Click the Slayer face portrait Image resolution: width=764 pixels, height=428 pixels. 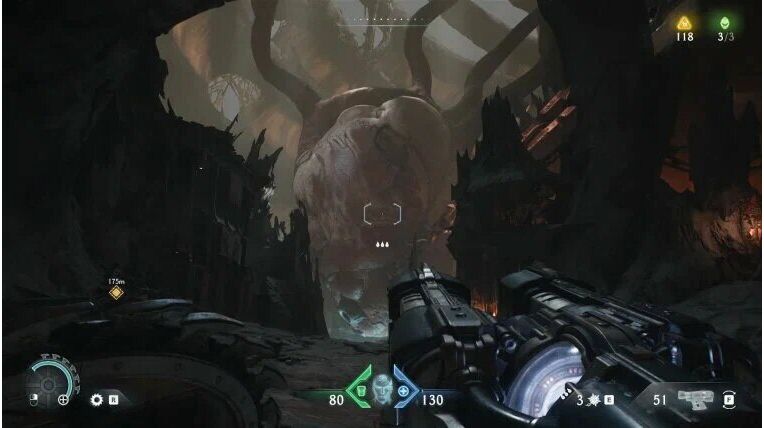pos(382,387)
